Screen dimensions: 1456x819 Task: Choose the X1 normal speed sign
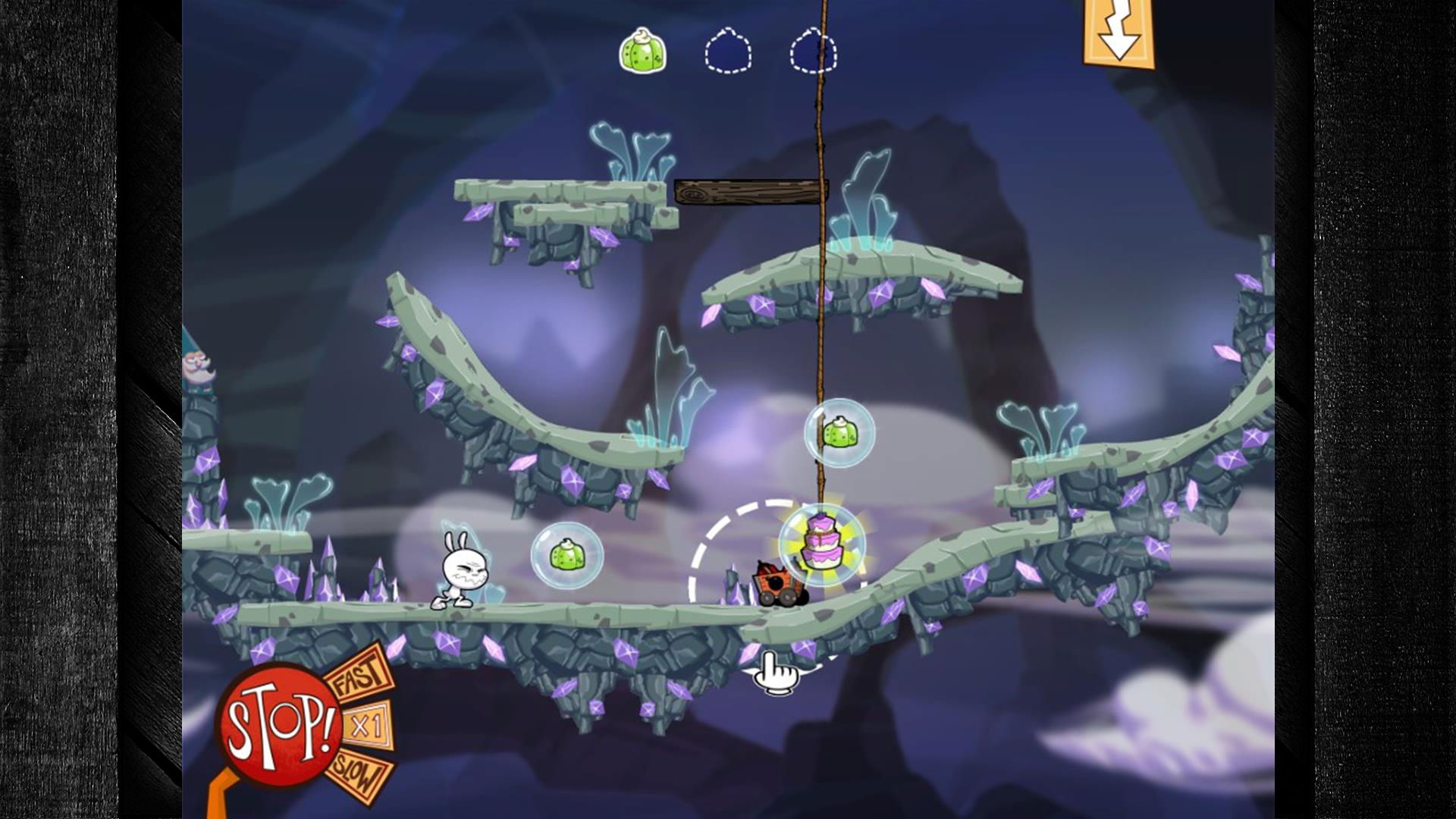[369, 726]
